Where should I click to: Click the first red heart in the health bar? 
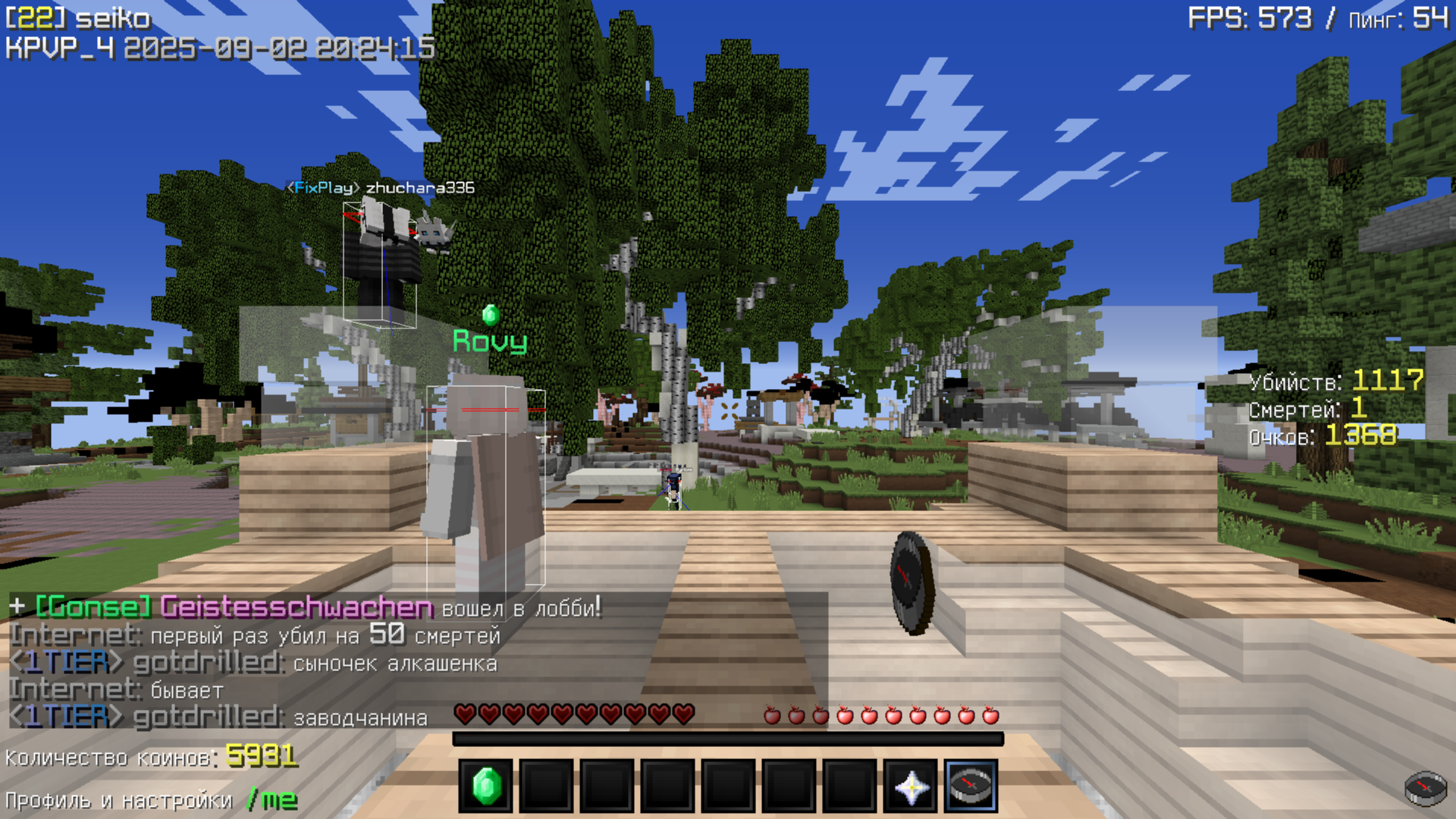pyautogui.click(x=463, y=714)
